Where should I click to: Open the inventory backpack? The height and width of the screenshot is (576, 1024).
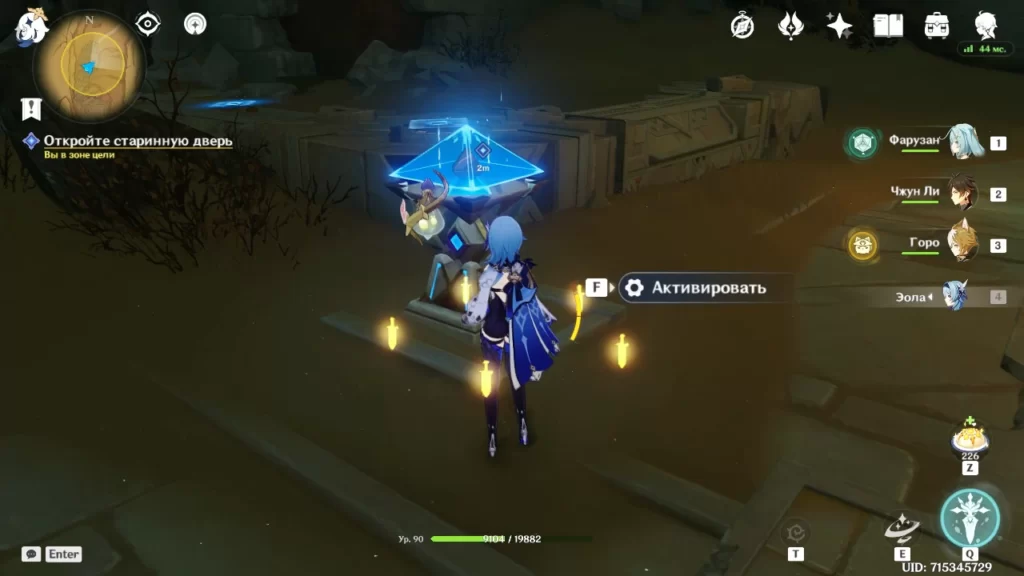pyautogui.click(x=937, y=26)
